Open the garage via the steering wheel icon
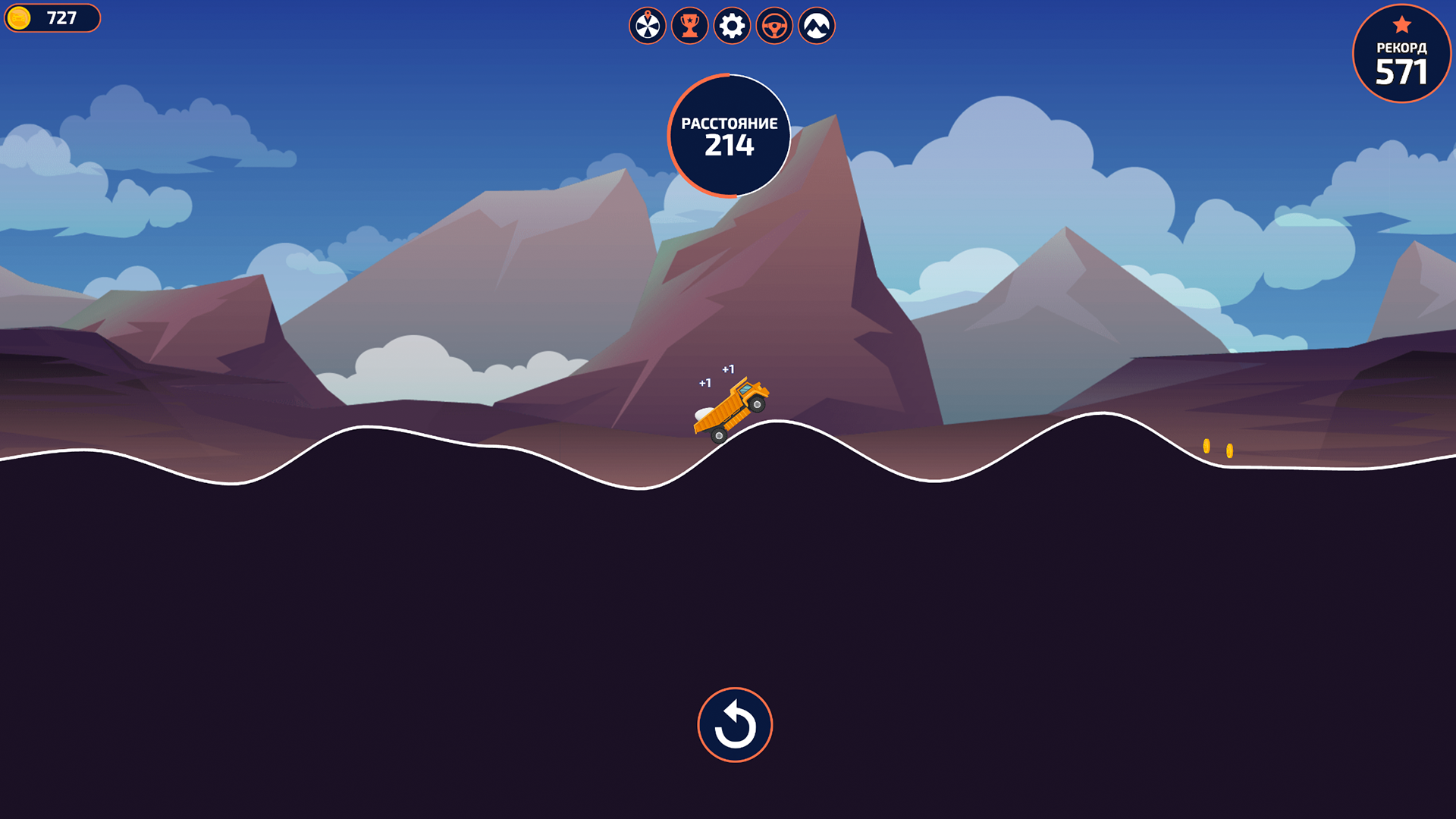 [773, 25]
